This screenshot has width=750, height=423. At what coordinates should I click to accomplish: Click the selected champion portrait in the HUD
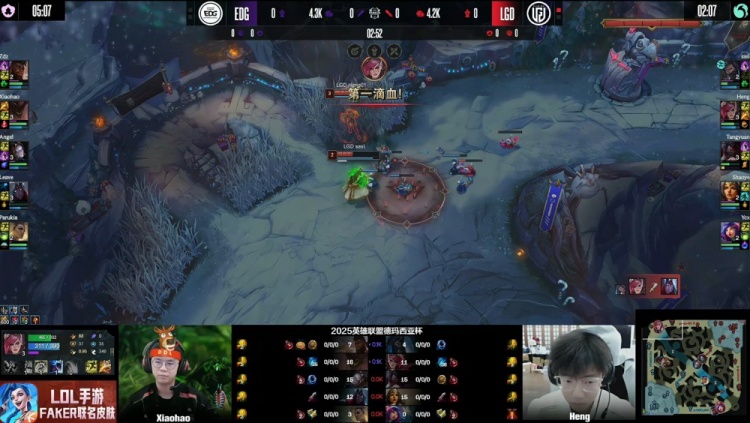(15, 345)
